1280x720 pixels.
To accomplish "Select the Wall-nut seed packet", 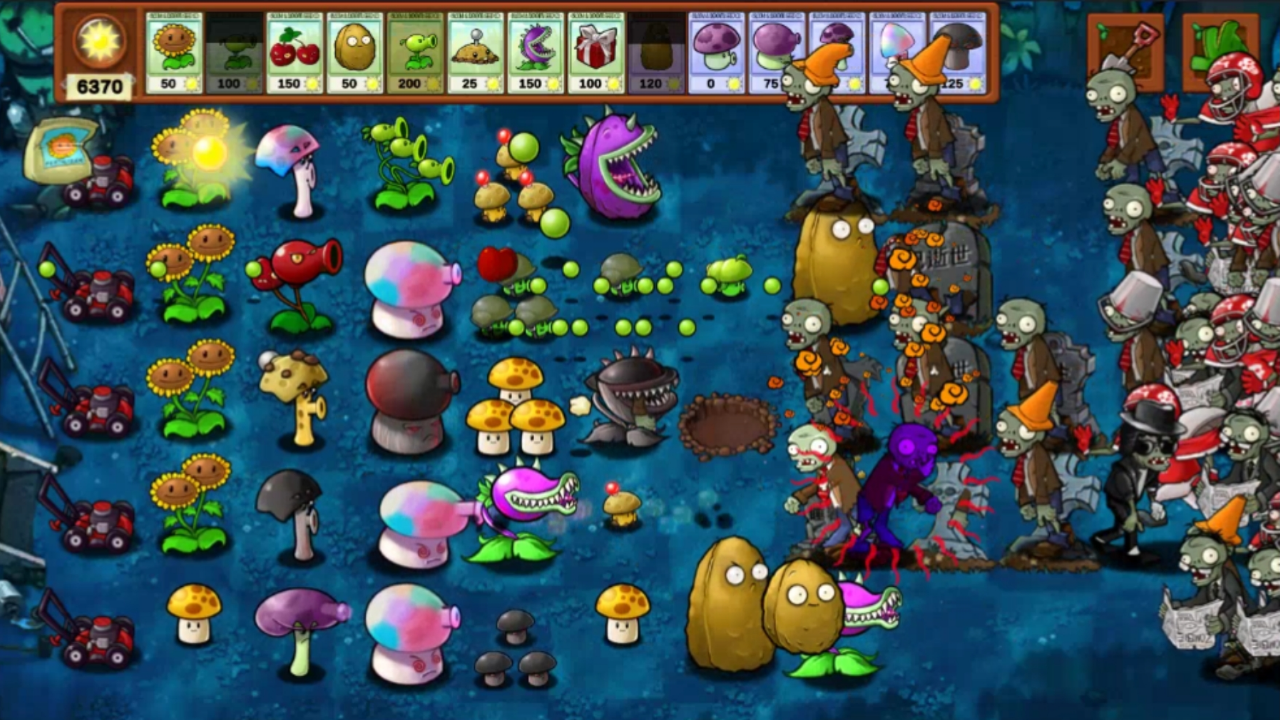I will coord(356,50).
